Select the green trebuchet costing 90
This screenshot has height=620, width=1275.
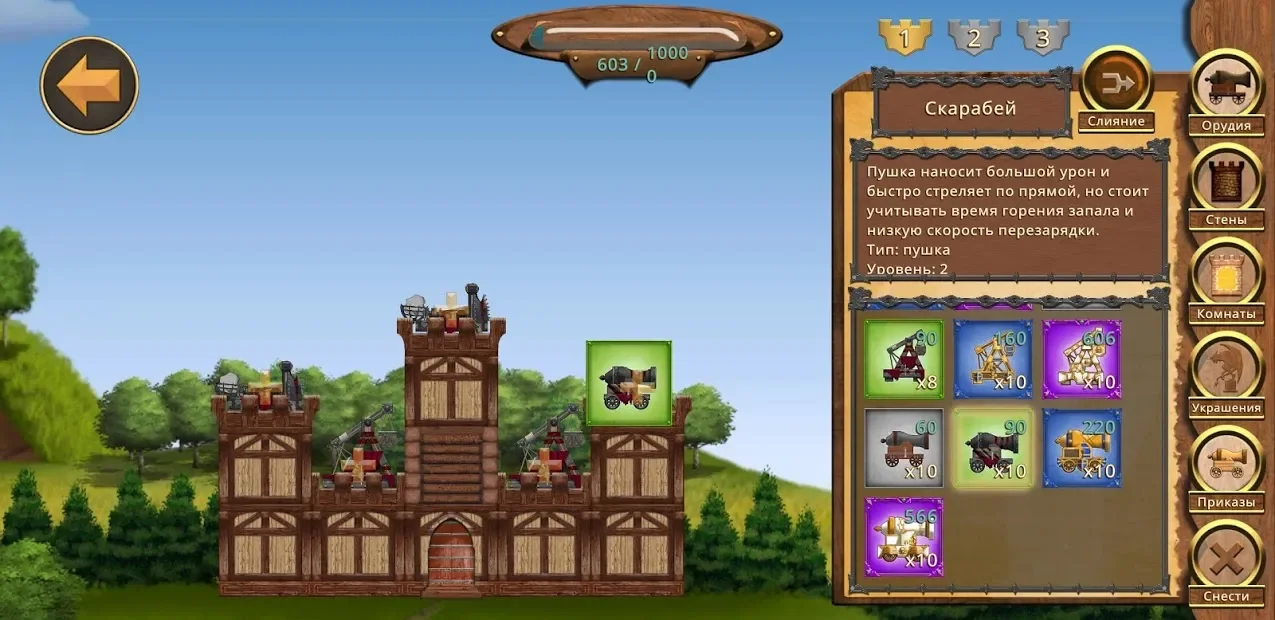click(x=904, y=359)
